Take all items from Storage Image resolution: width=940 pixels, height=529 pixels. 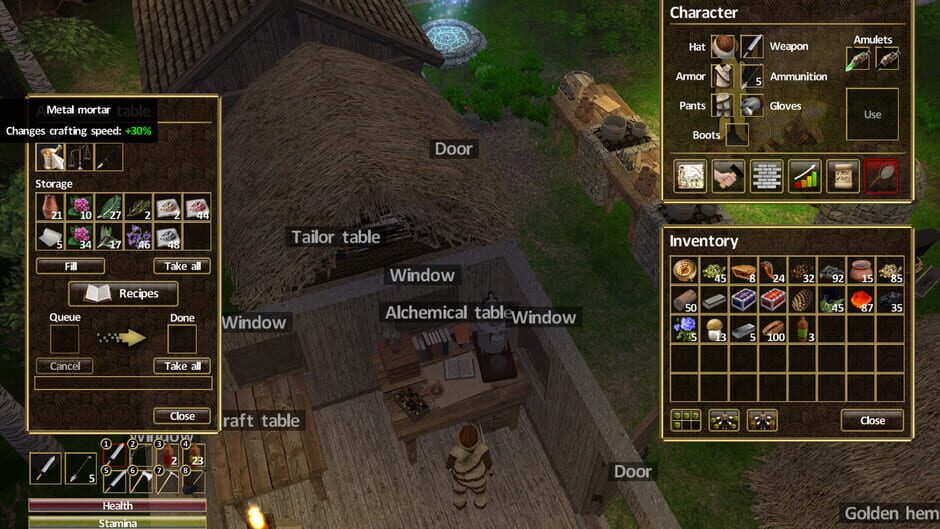pos(182,266)
